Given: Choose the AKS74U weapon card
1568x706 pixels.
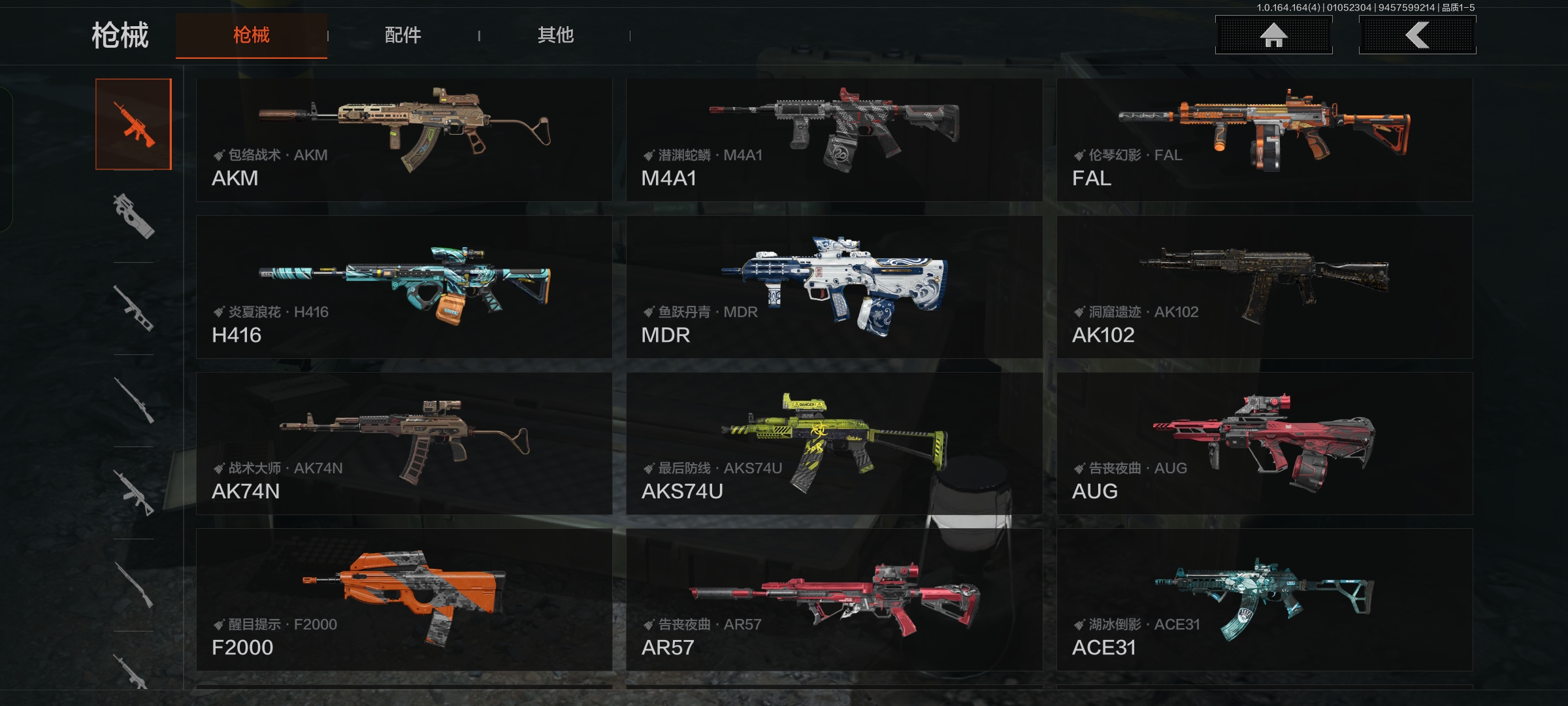Looking at the screenshot, I should pos(834,443).
